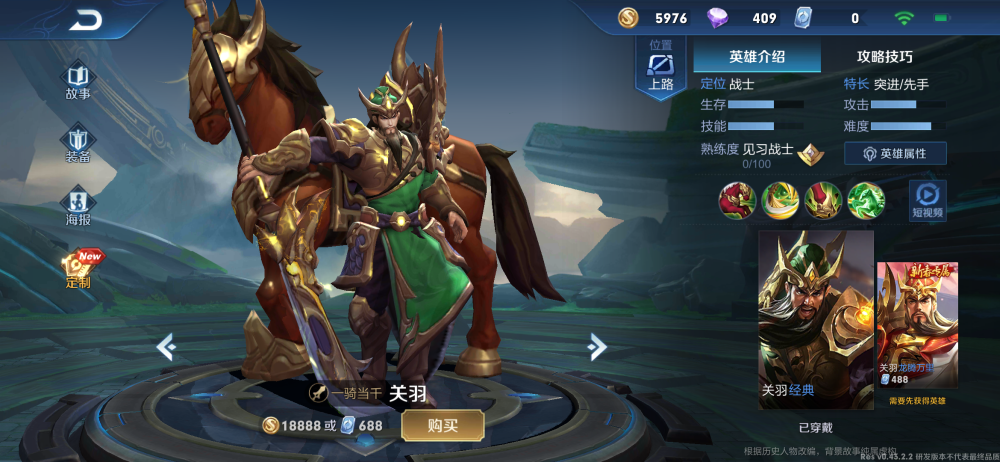
Task: Open the 装备 equipment page
Action: 78,144
